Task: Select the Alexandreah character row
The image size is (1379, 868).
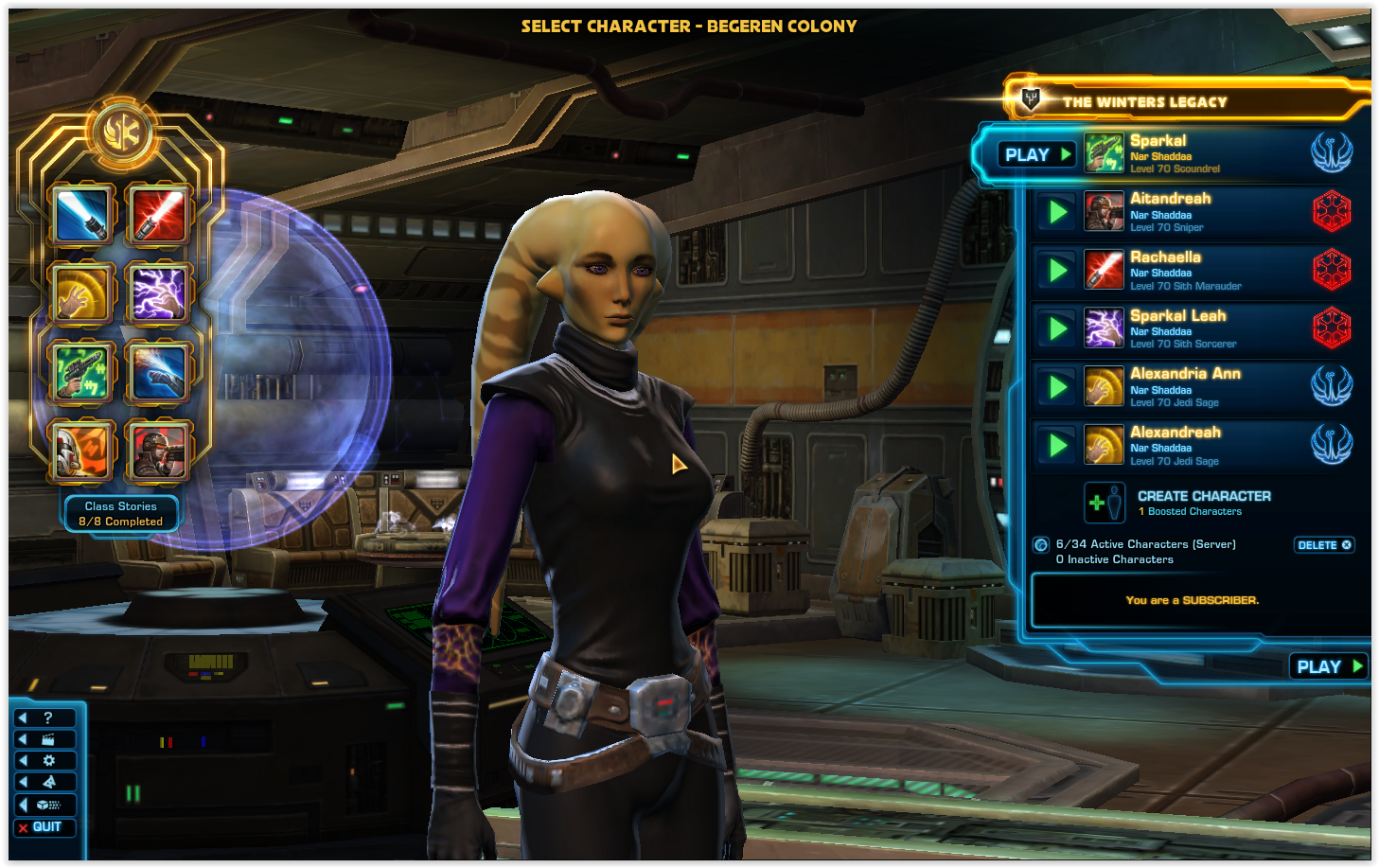Action: 1193,446
